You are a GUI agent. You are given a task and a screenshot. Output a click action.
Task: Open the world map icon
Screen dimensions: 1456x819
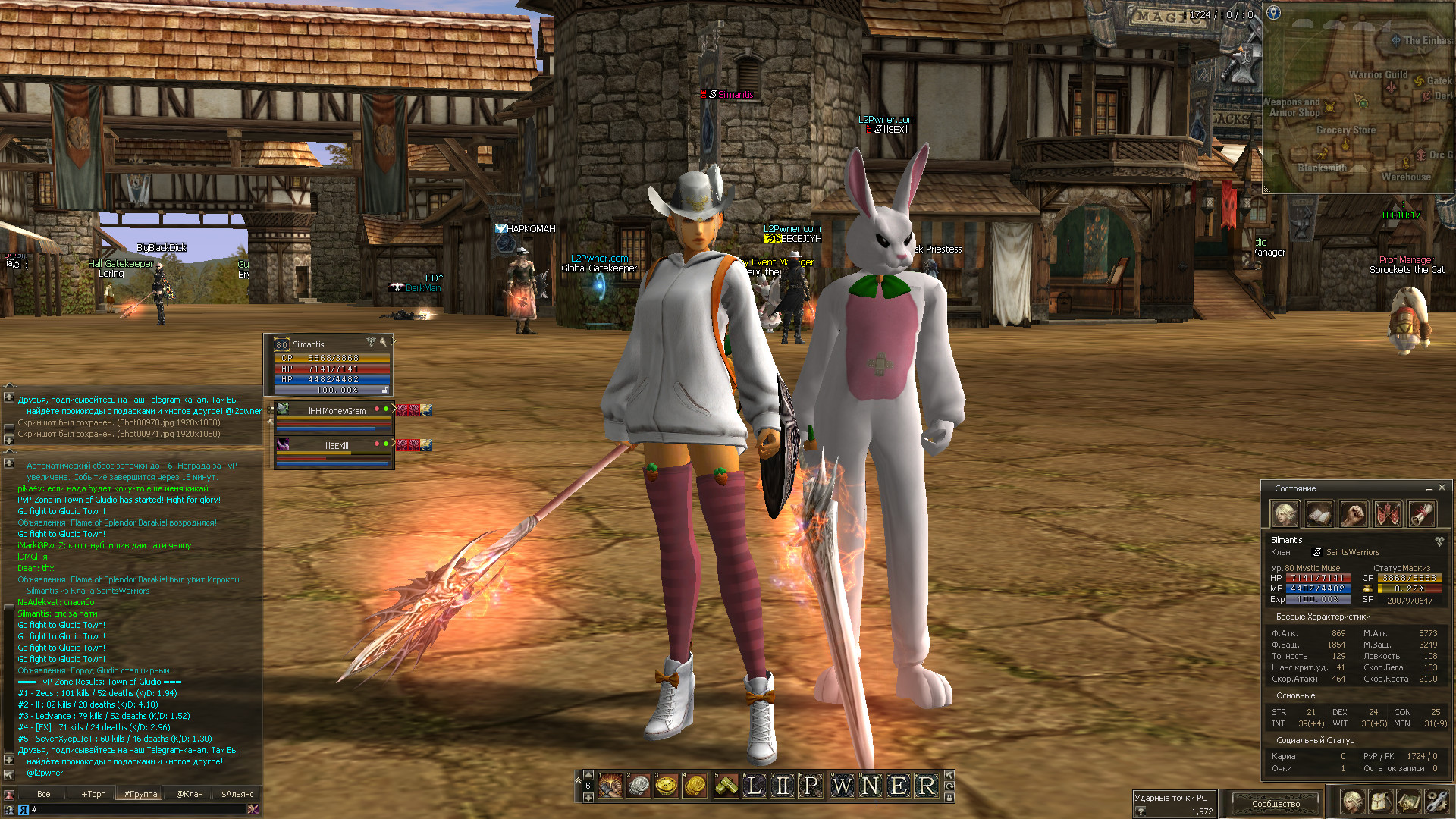point(1408,801)
